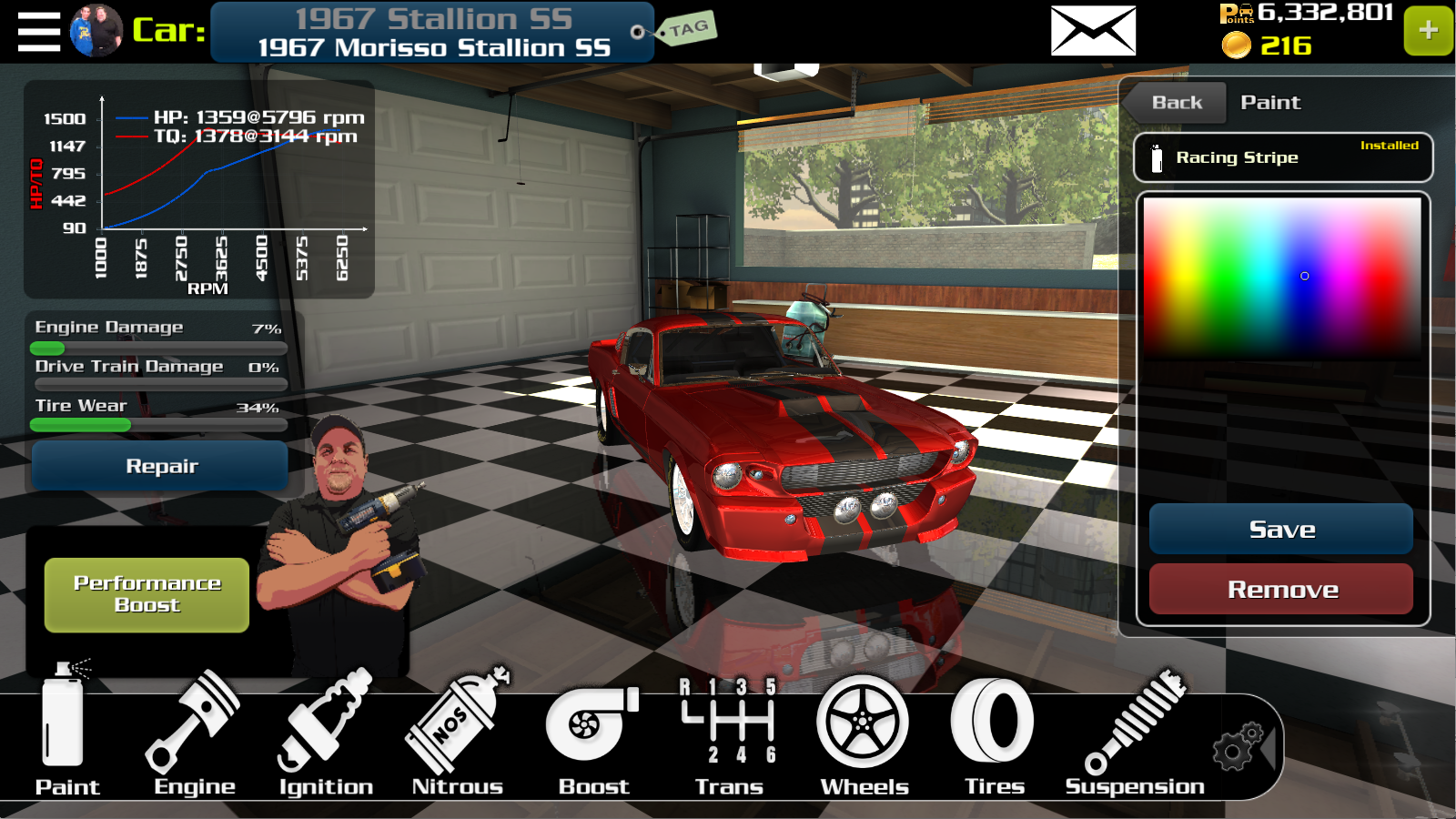
Task: Open the car selector showing 1967 Stallion SS
Action: coord(433,33)
